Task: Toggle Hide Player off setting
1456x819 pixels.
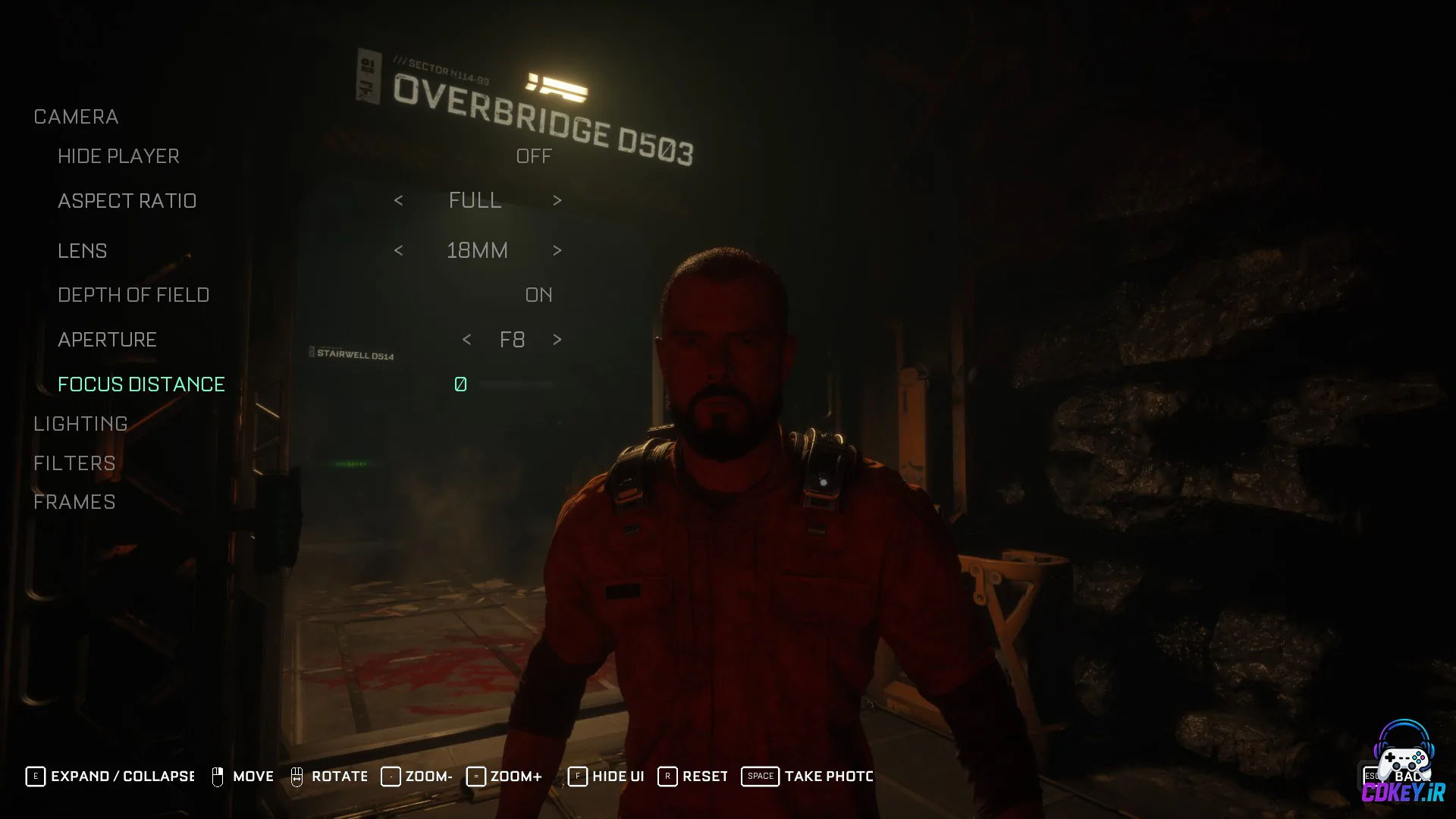Action: (535, 156)
